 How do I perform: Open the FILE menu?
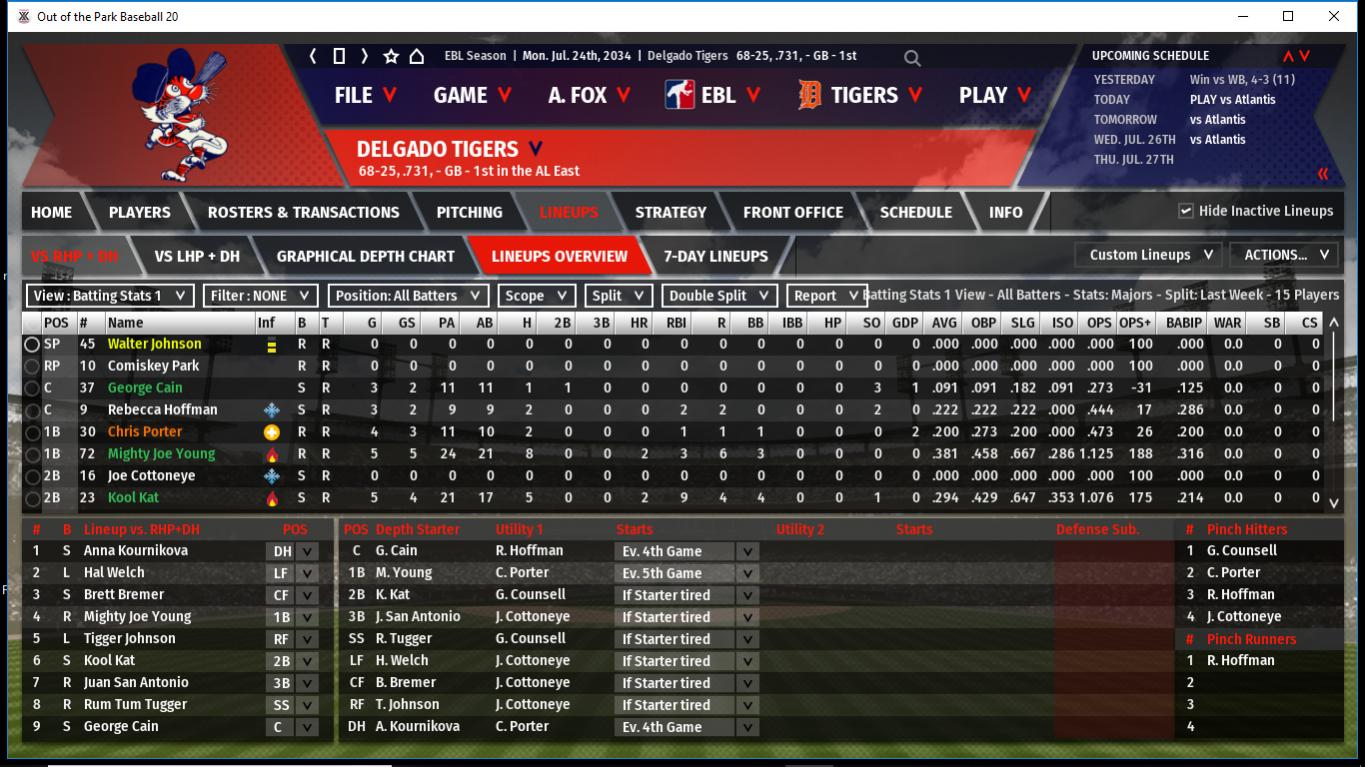point(365,95)
